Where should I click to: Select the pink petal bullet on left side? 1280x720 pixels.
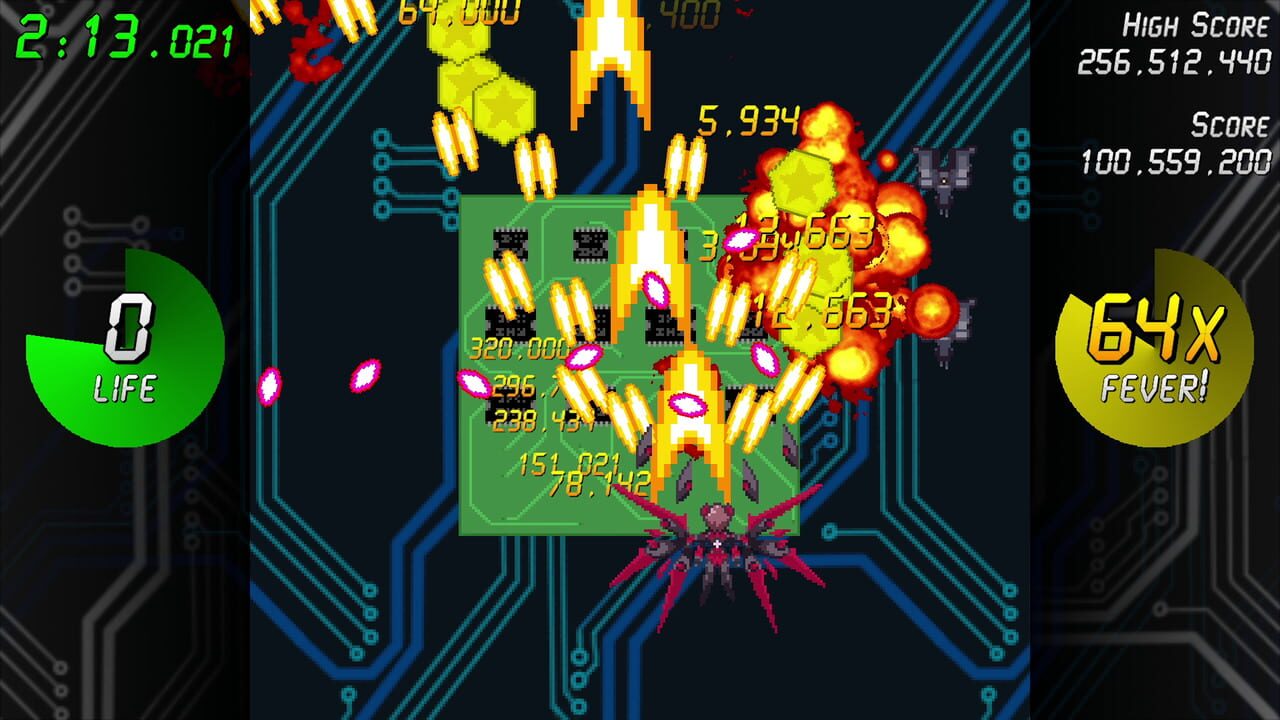270,385
